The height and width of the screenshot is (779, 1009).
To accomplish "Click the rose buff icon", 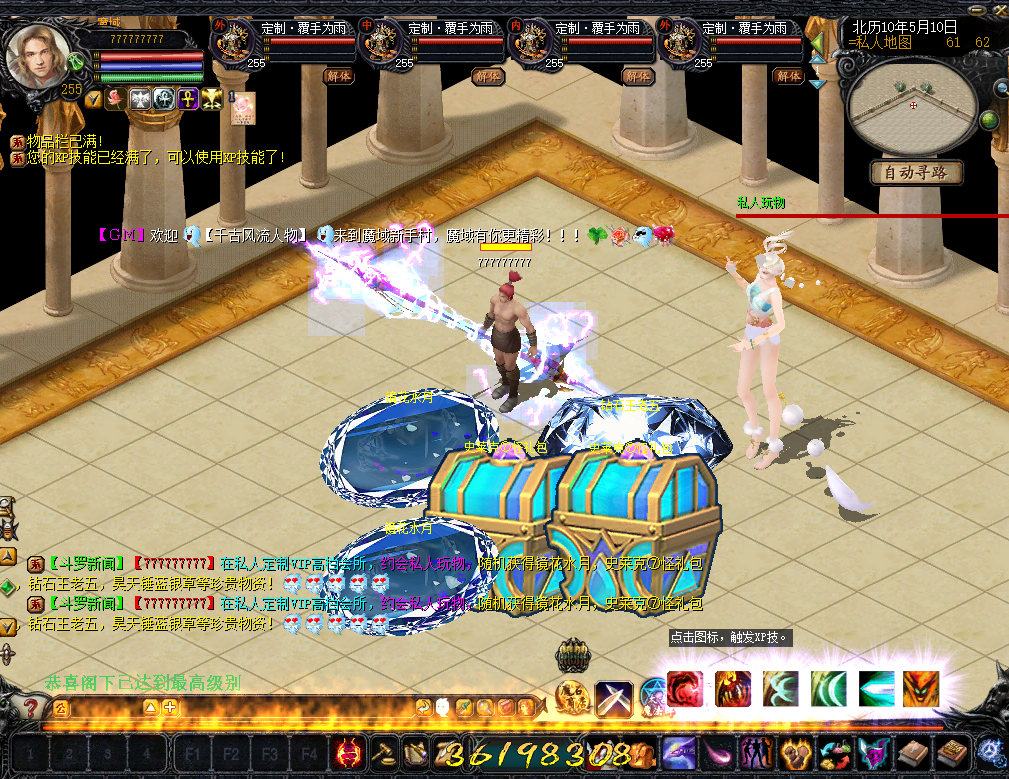I will 114,99.
